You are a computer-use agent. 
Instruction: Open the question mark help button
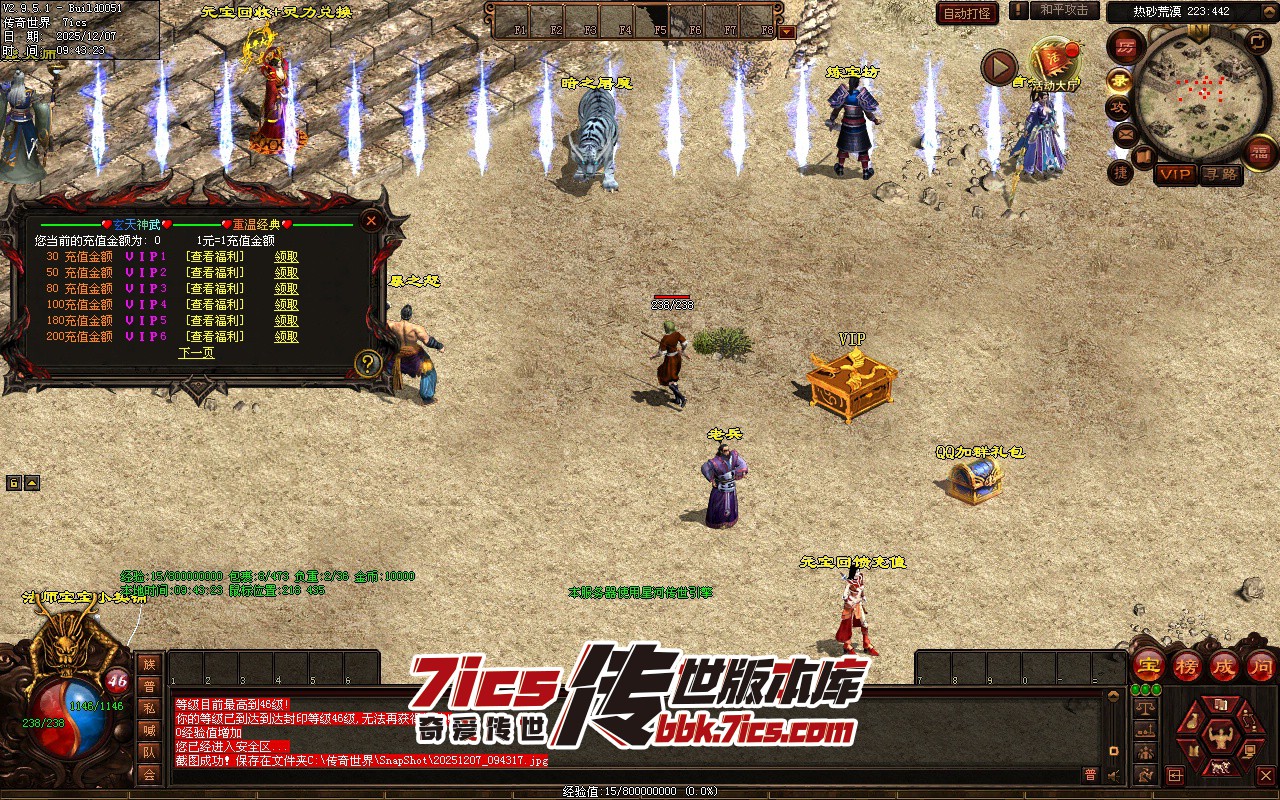coord(368,363)
